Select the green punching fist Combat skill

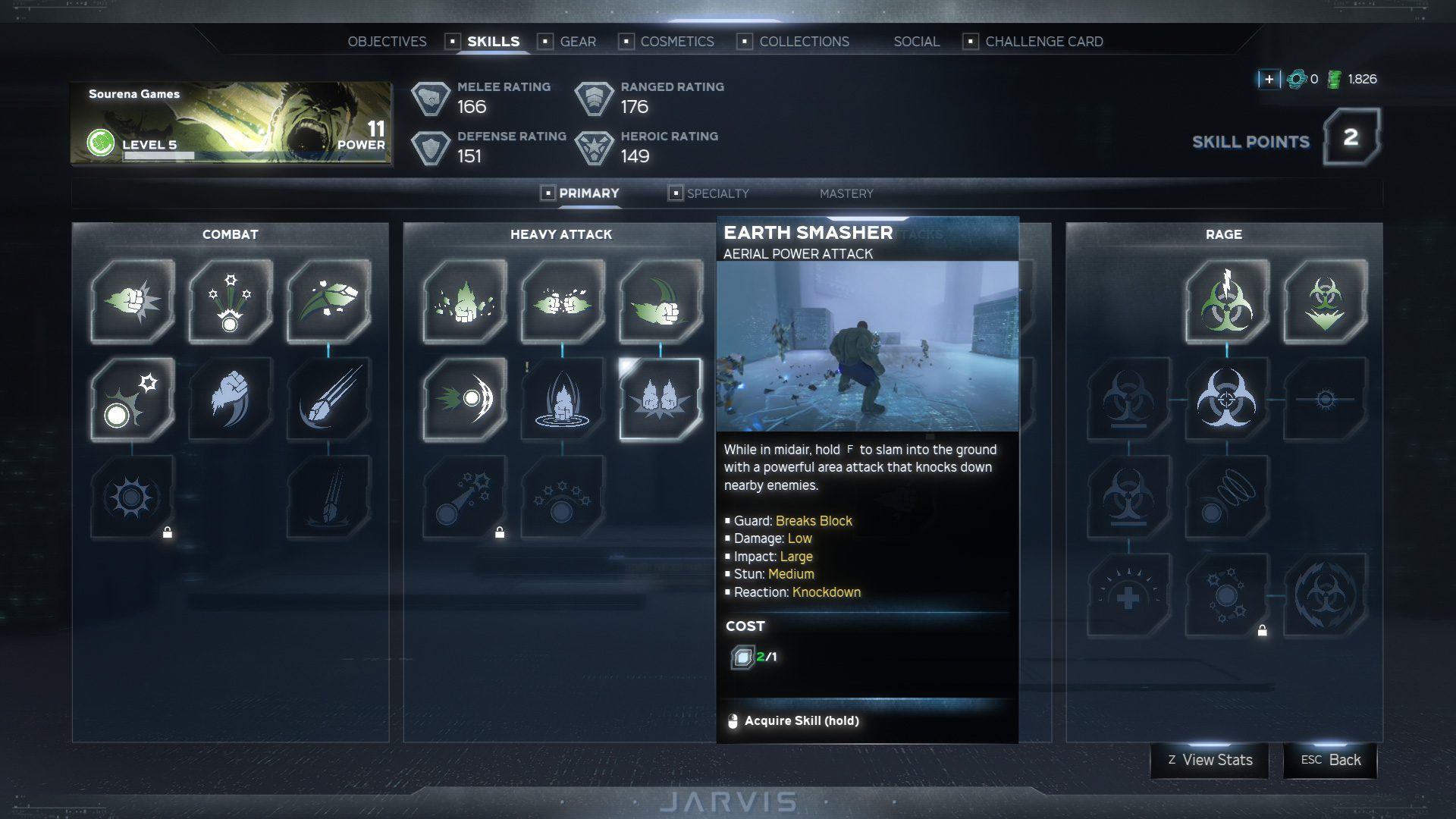click(132, 301)
